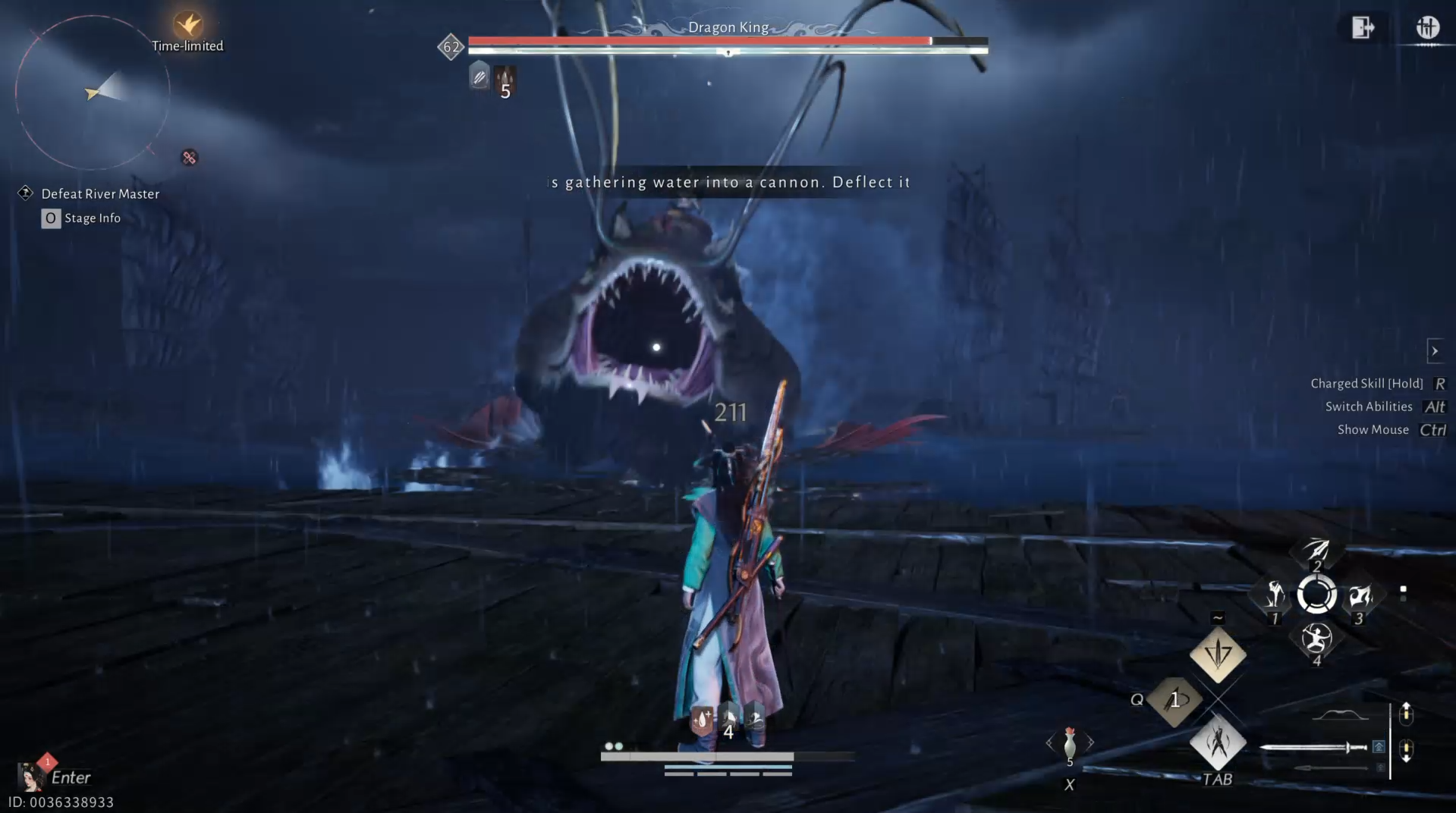This screenshot has width=1456, height=813.
Task: Open chat via the character portrait
Action: pyautogui.click(x=30, y=777)
